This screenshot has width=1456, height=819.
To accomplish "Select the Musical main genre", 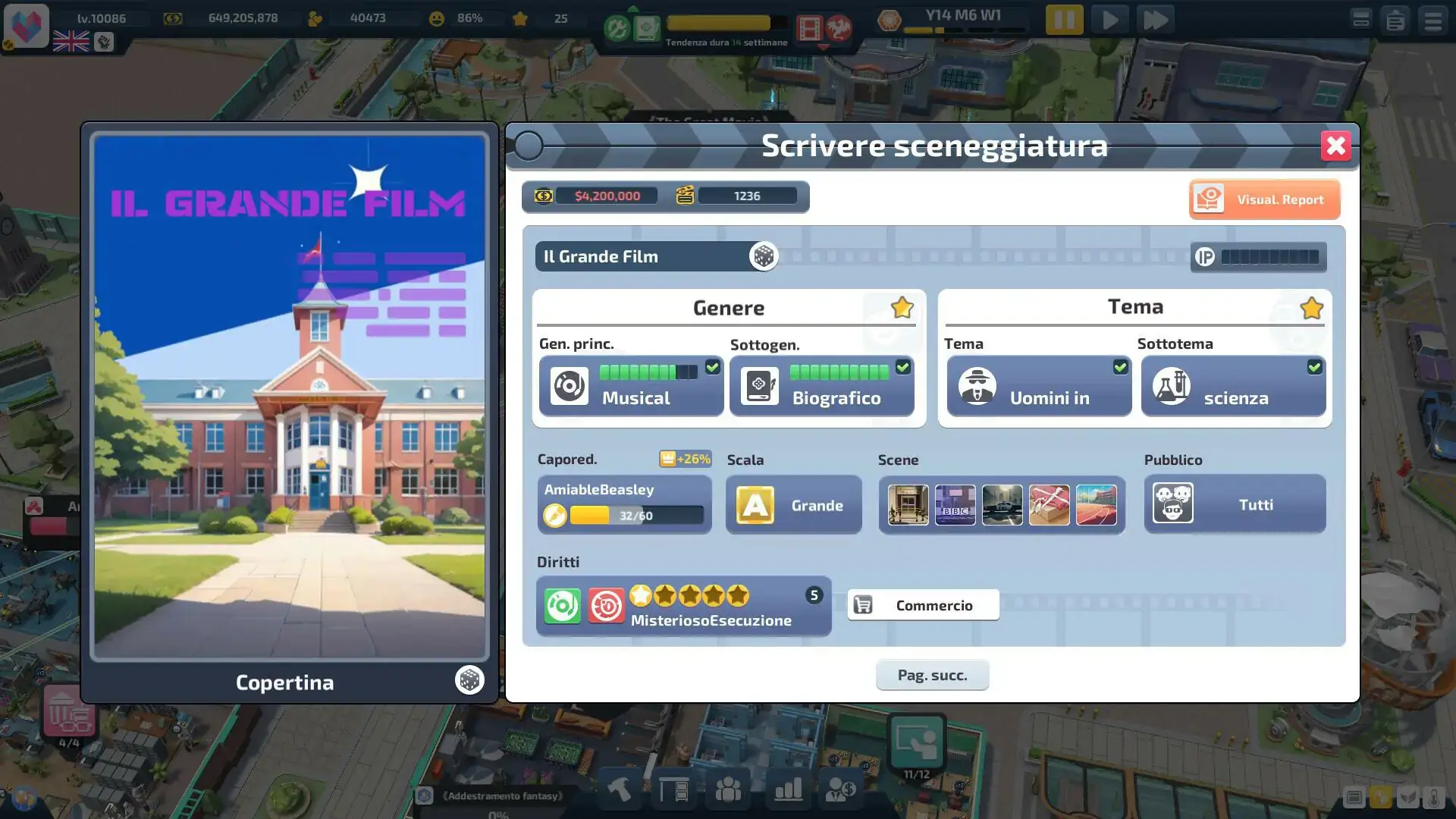I will coord(631,386).
